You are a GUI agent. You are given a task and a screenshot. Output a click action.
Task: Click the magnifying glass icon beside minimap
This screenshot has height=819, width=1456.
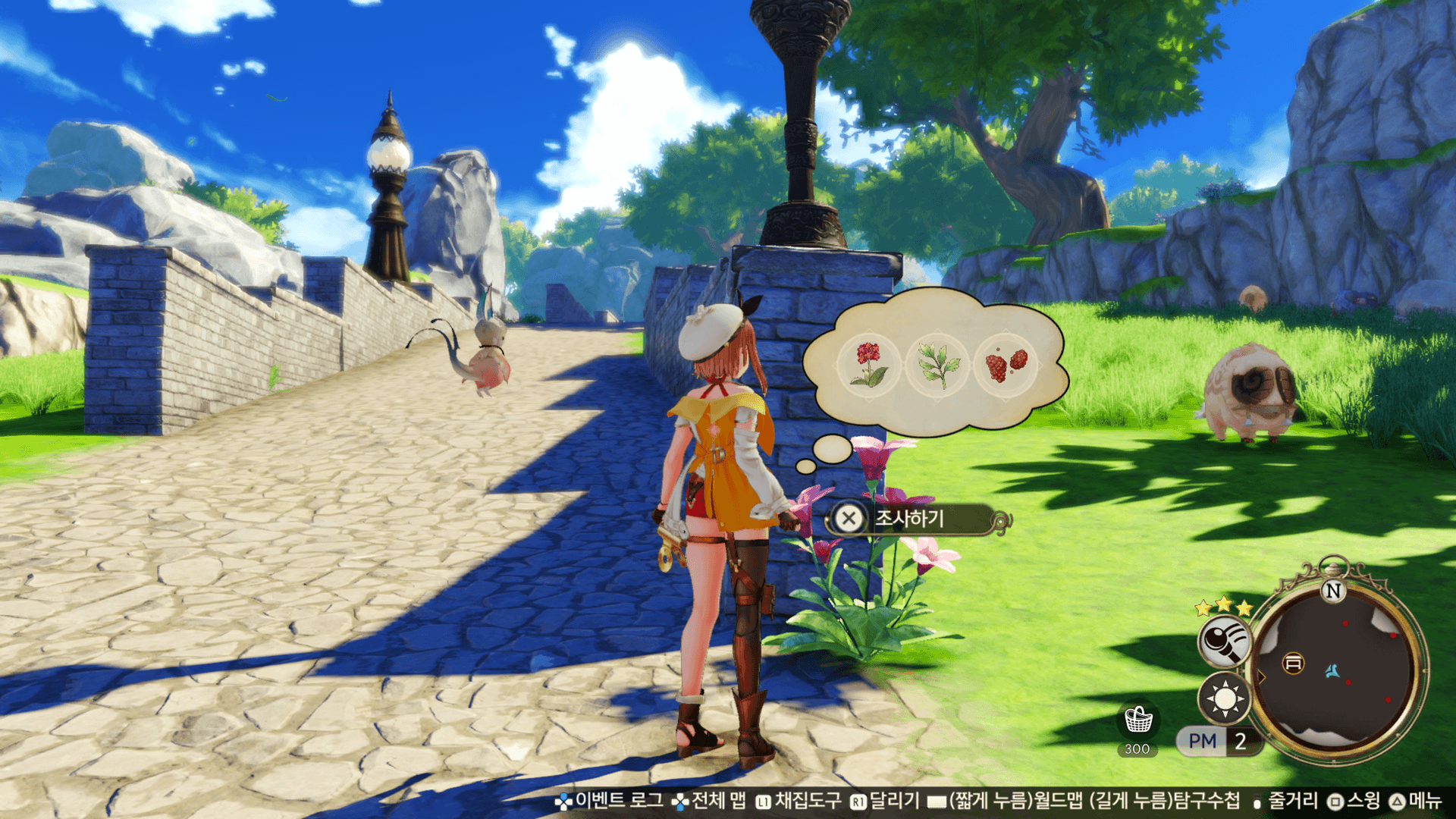click(1224, 641)
